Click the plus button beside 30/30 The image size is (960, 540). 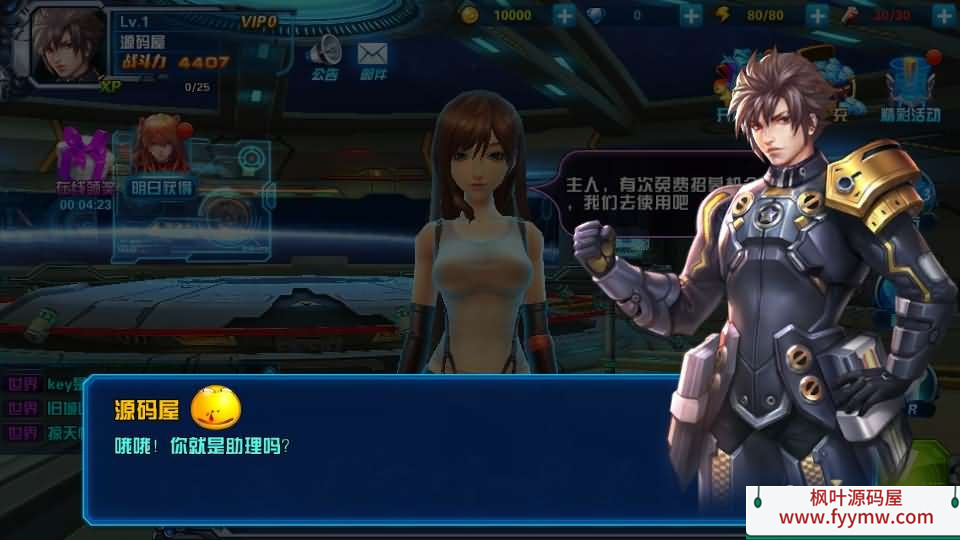[944, 15]
